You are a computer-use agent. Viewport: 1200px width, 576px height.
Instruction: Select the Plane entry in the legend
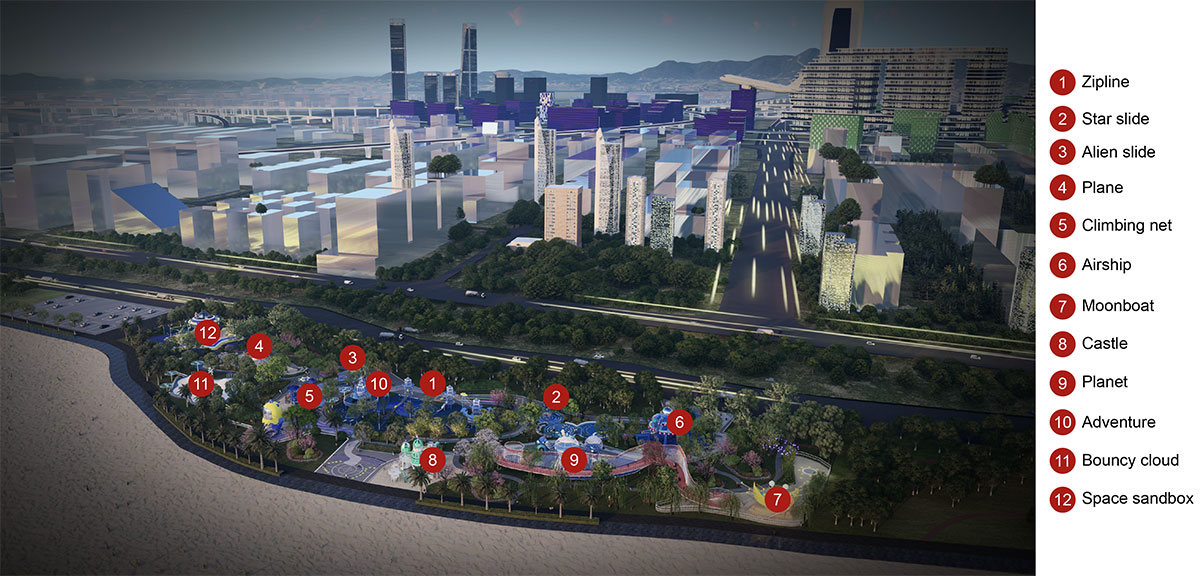pyautogui.click(x=1102, y=188)
